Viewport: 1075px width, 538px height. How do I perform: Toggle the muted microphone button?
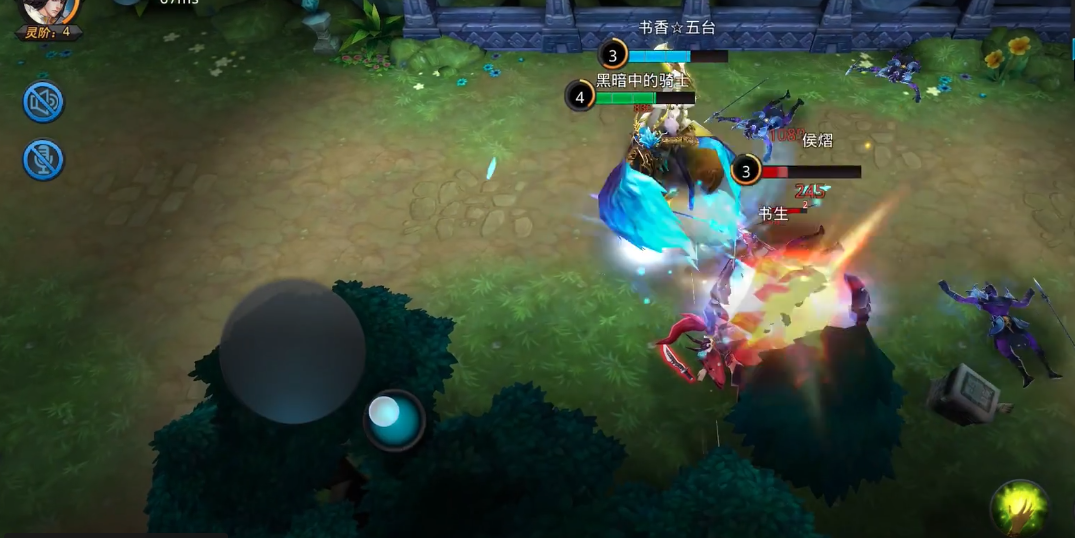(x=44, y=160)
